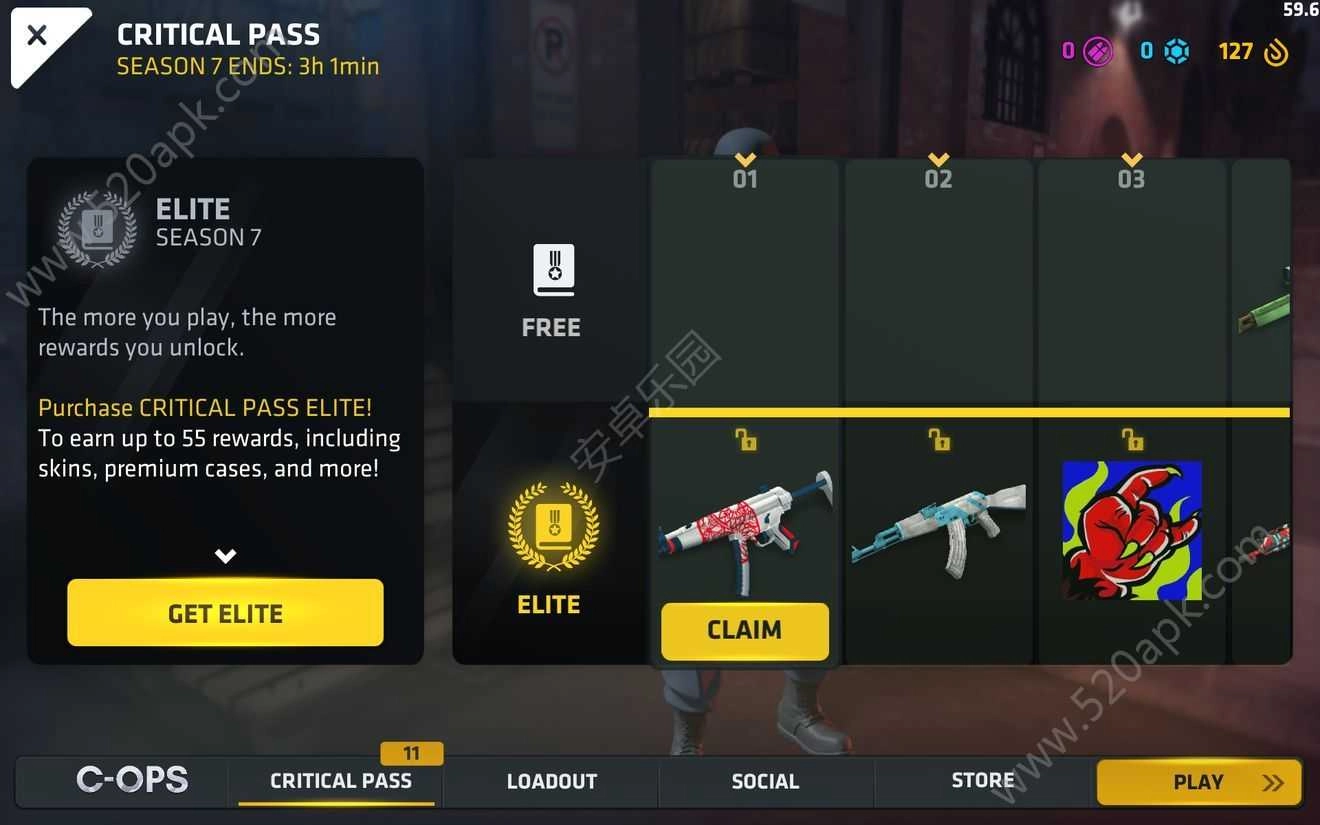Purchase with the GET ELITE button
The width and height of the screenshot is (1320, 825).
(x=225, y=613)
